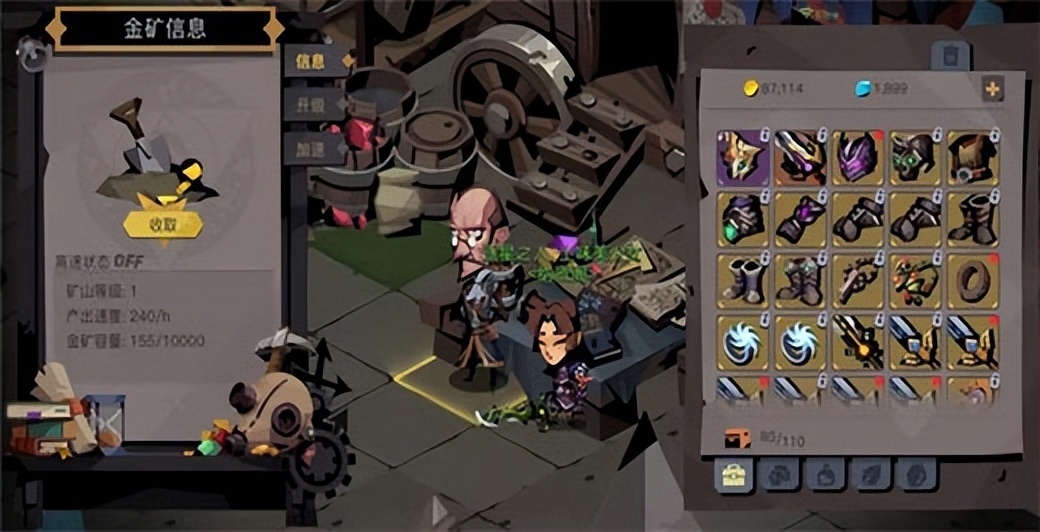Select the sword with orange gem
This screenshot has height=532, width=1040.
(x=857, y=341)
